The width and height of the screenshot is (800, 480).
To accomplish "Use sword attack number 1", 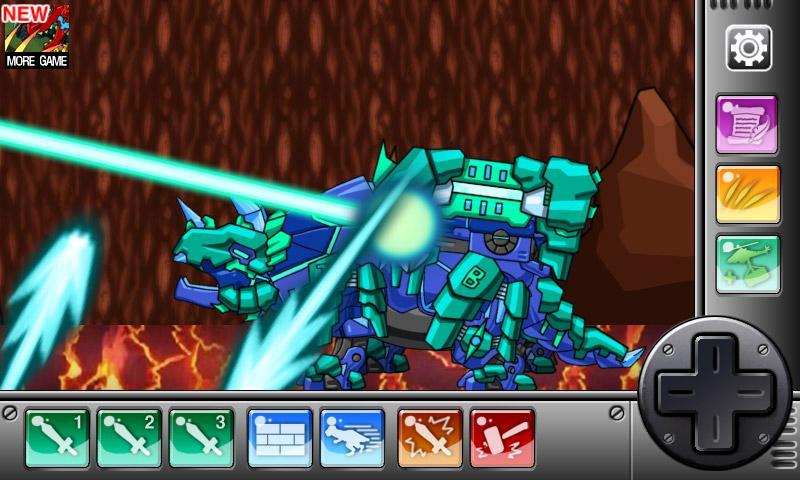I will 59,438.
